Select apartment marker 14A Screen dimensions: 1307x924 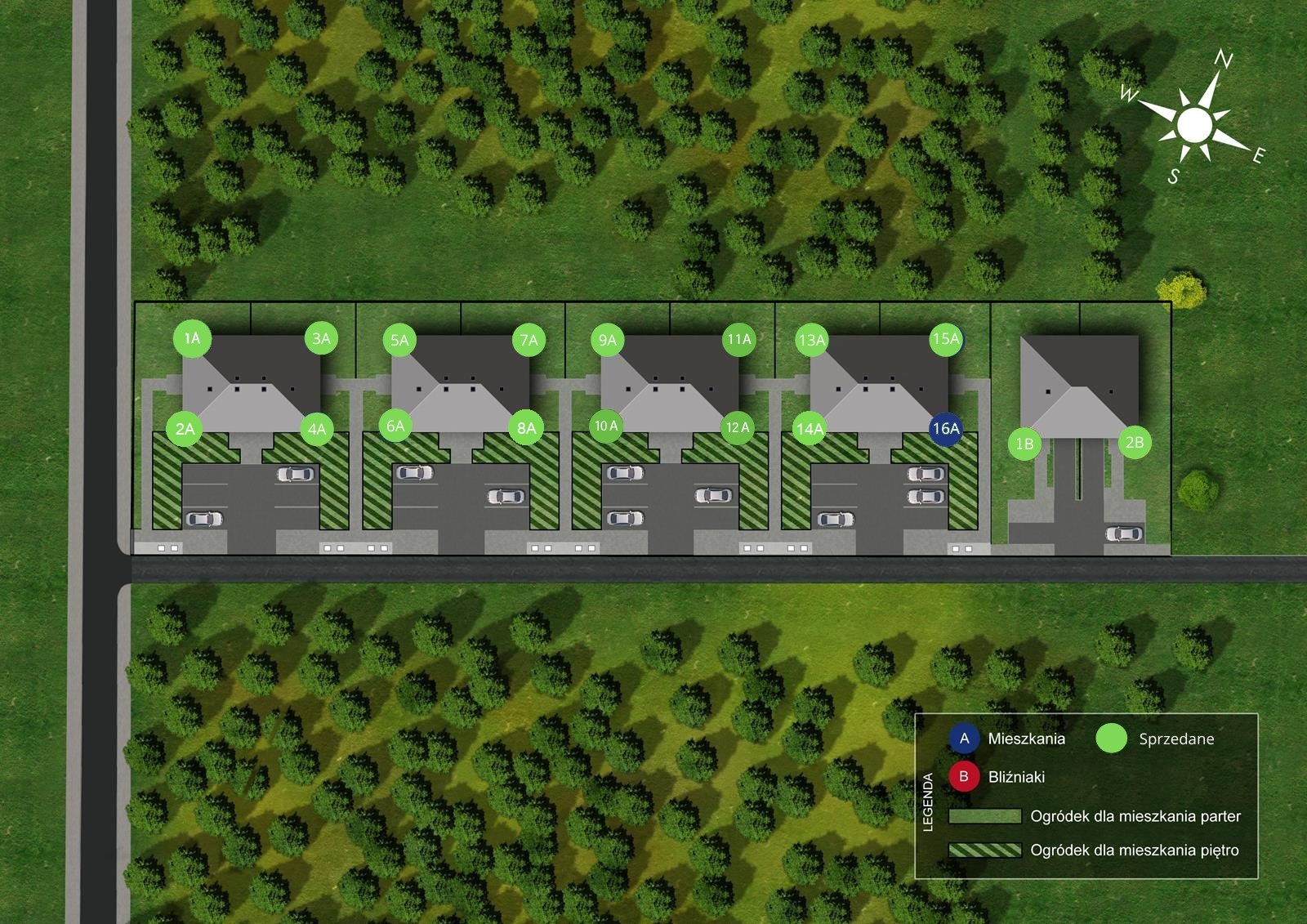pyautogui.click(x=810, y=429)
